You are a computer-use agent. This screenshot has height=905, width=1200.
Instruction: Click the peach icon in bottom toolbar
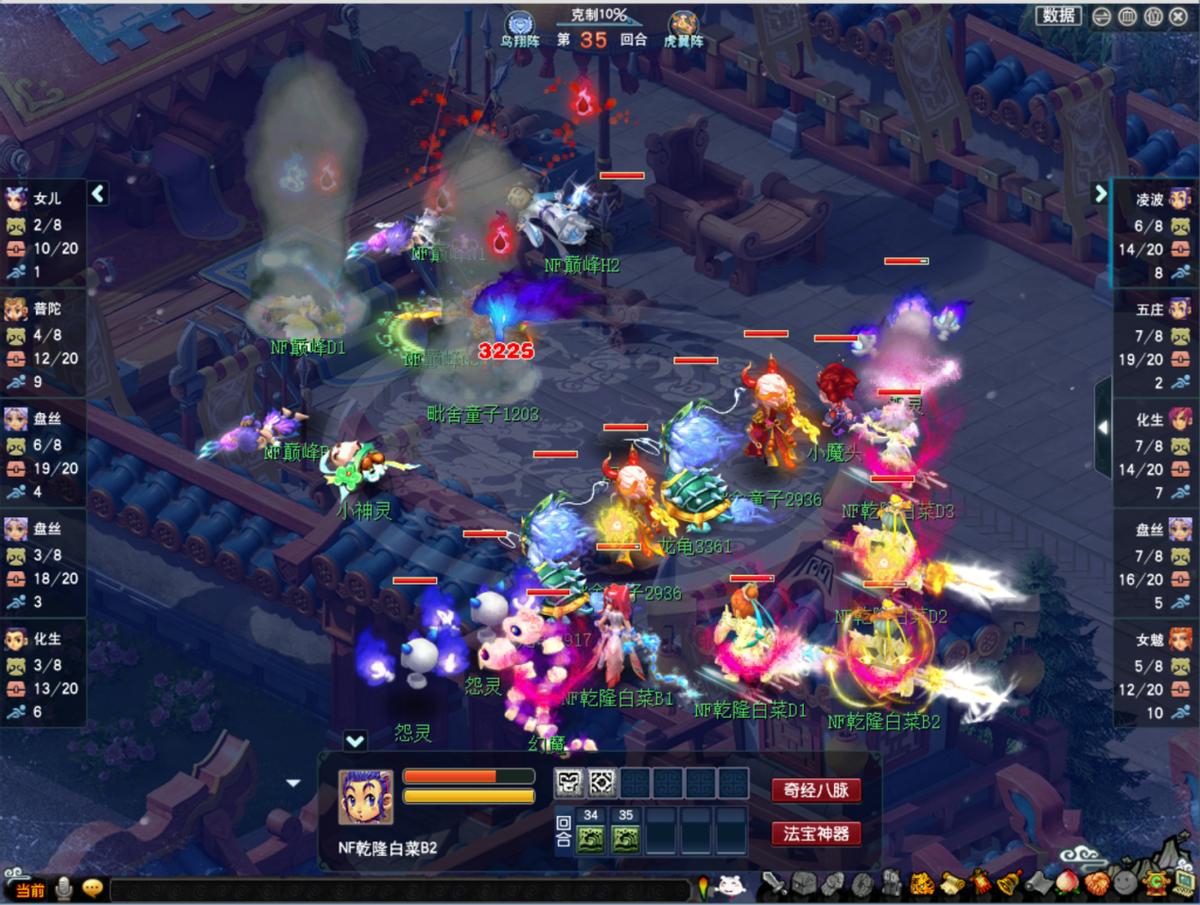[1069, 884]
